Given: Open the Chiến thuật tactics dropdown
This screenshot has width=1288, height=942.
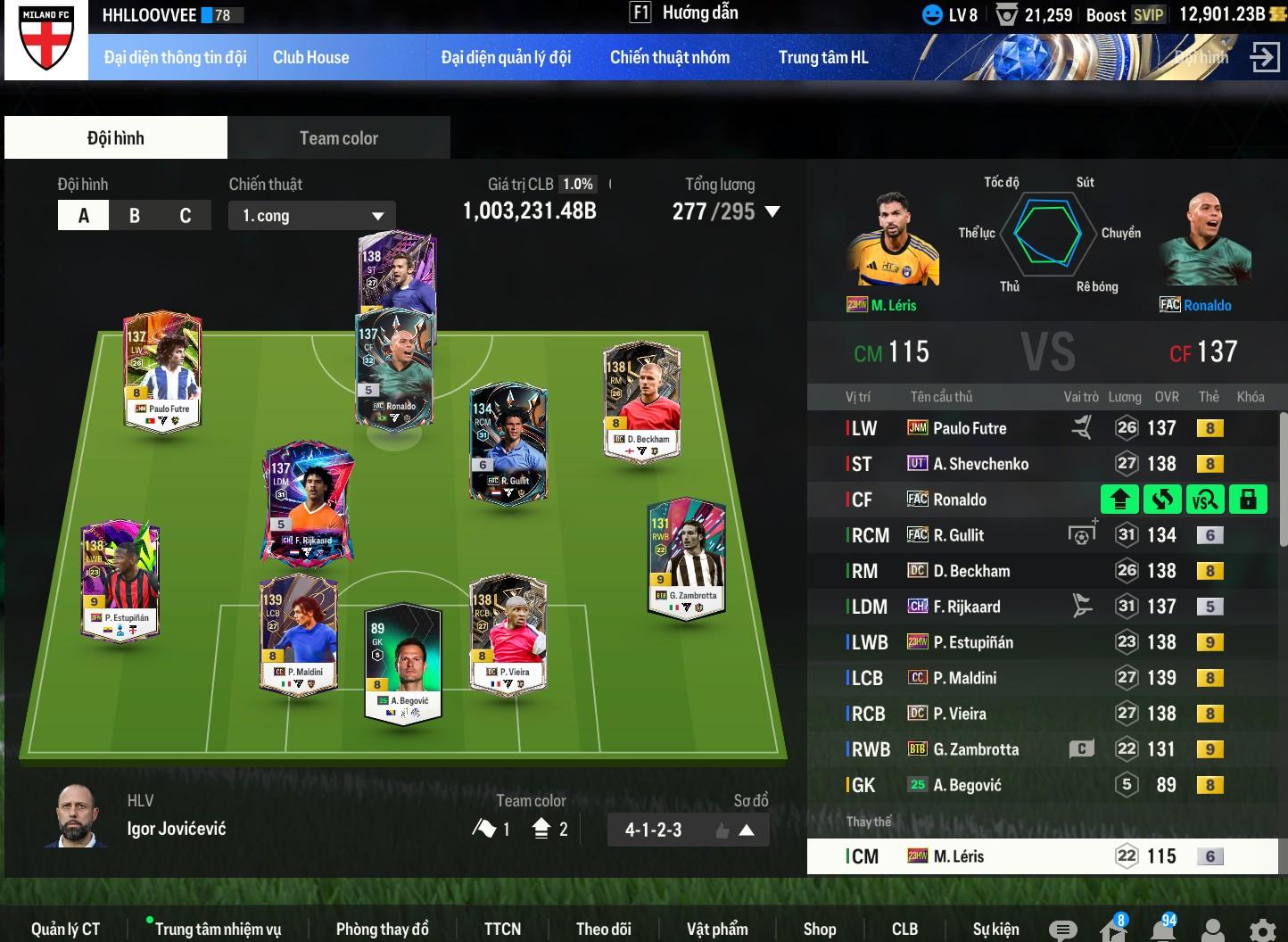Looking at the screenshot, I should tap(311, 216).
